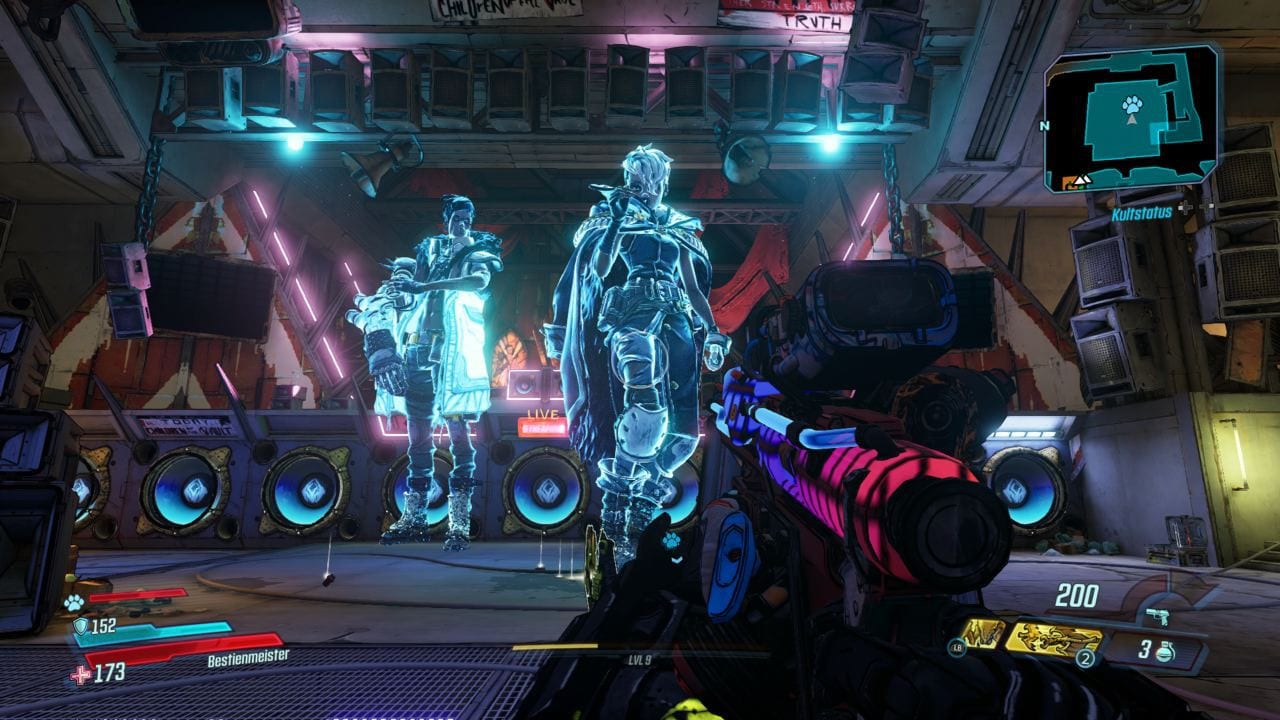Image resolution: width=1280 pixels, height=720 pixels.
Task: Click the red health cross icon
Action: [x=81, y=675]
